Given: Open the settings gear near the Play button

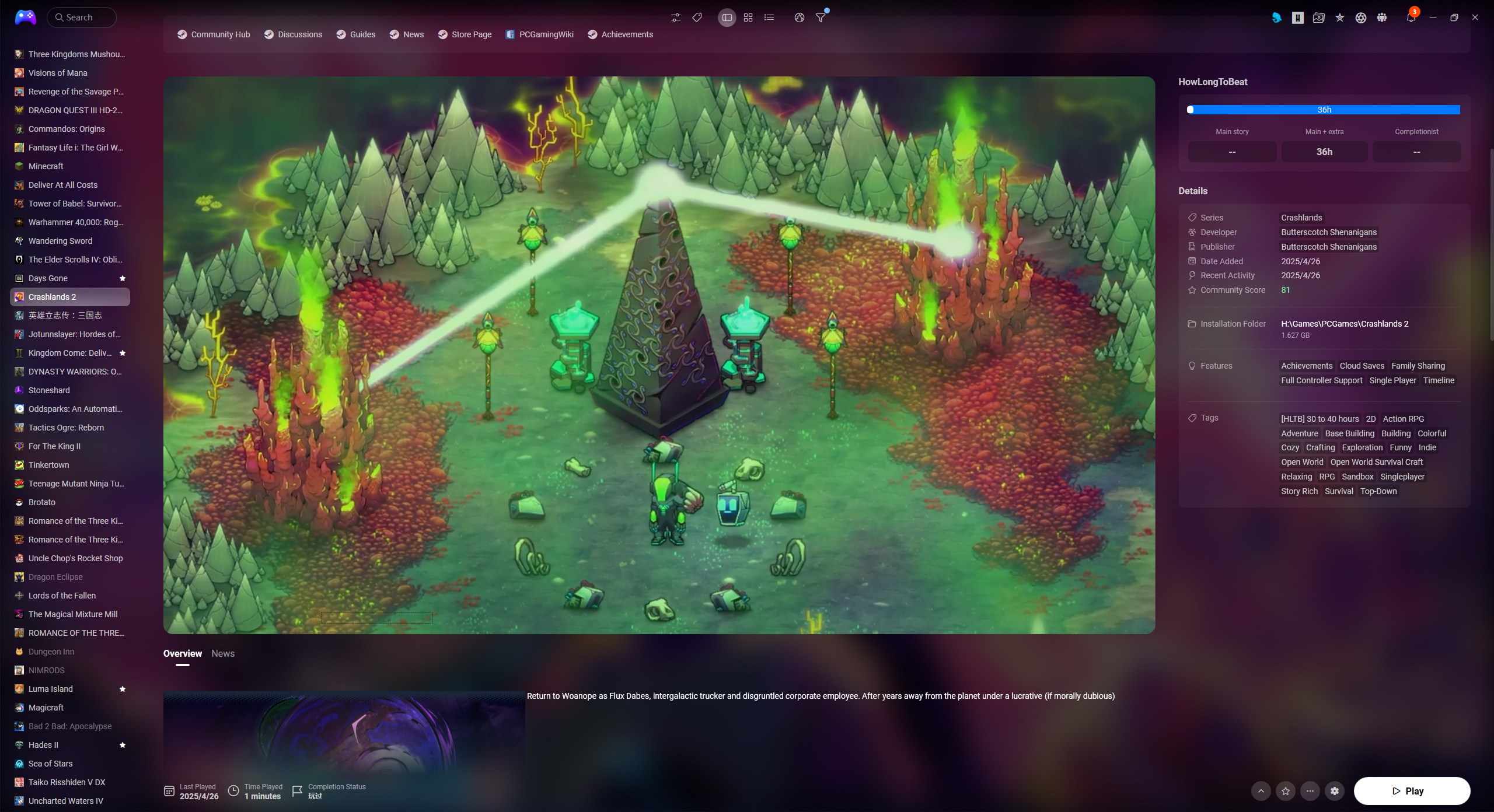Looking at the screenshot, I should [x=1335, y=791].
